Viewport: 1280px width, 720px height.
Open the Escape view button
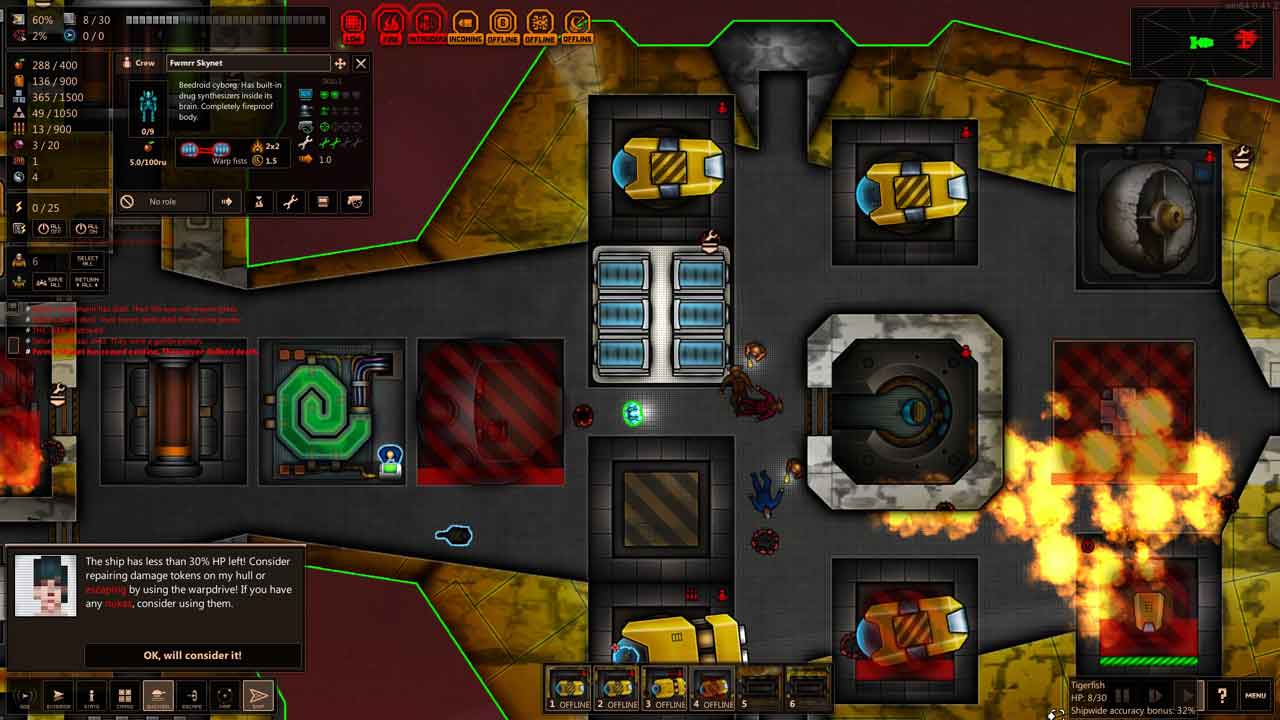tap(192, 695)
